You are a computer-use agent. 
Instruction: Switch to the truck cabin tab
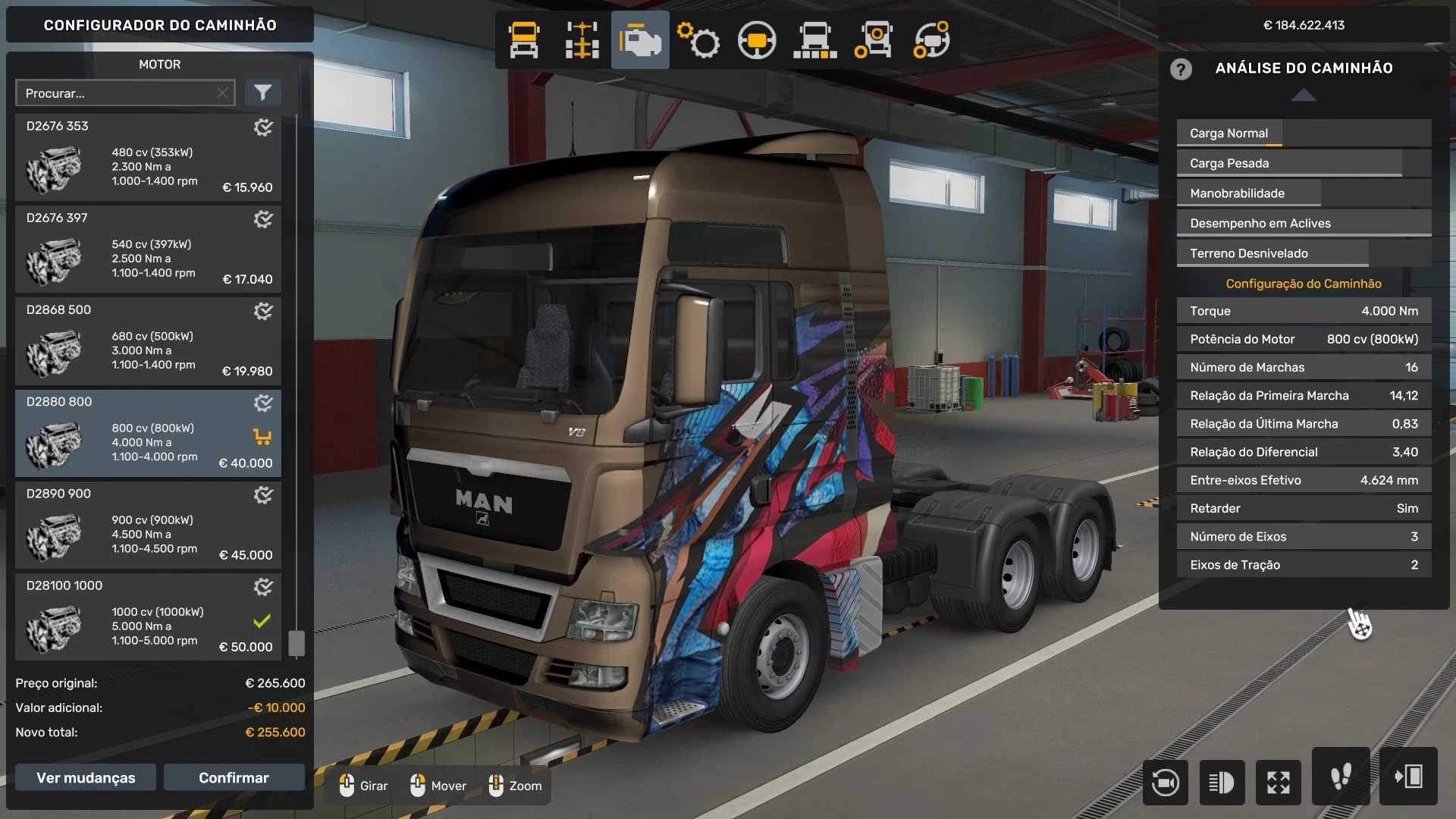[524, 40]
